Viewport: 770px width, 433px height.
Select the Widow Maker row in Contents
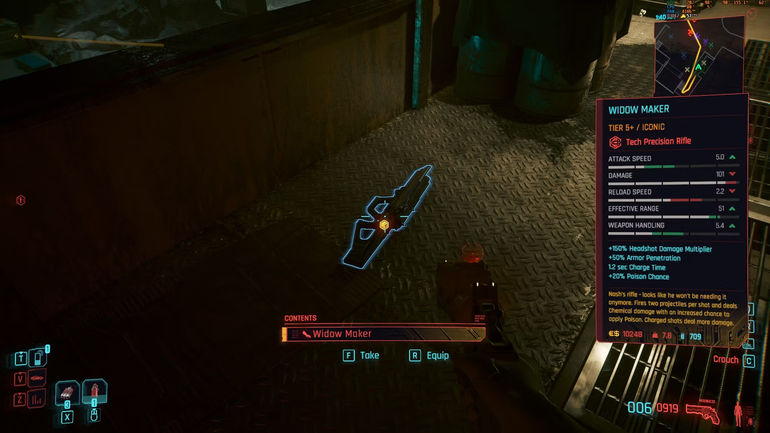click(x=384, y=334)
